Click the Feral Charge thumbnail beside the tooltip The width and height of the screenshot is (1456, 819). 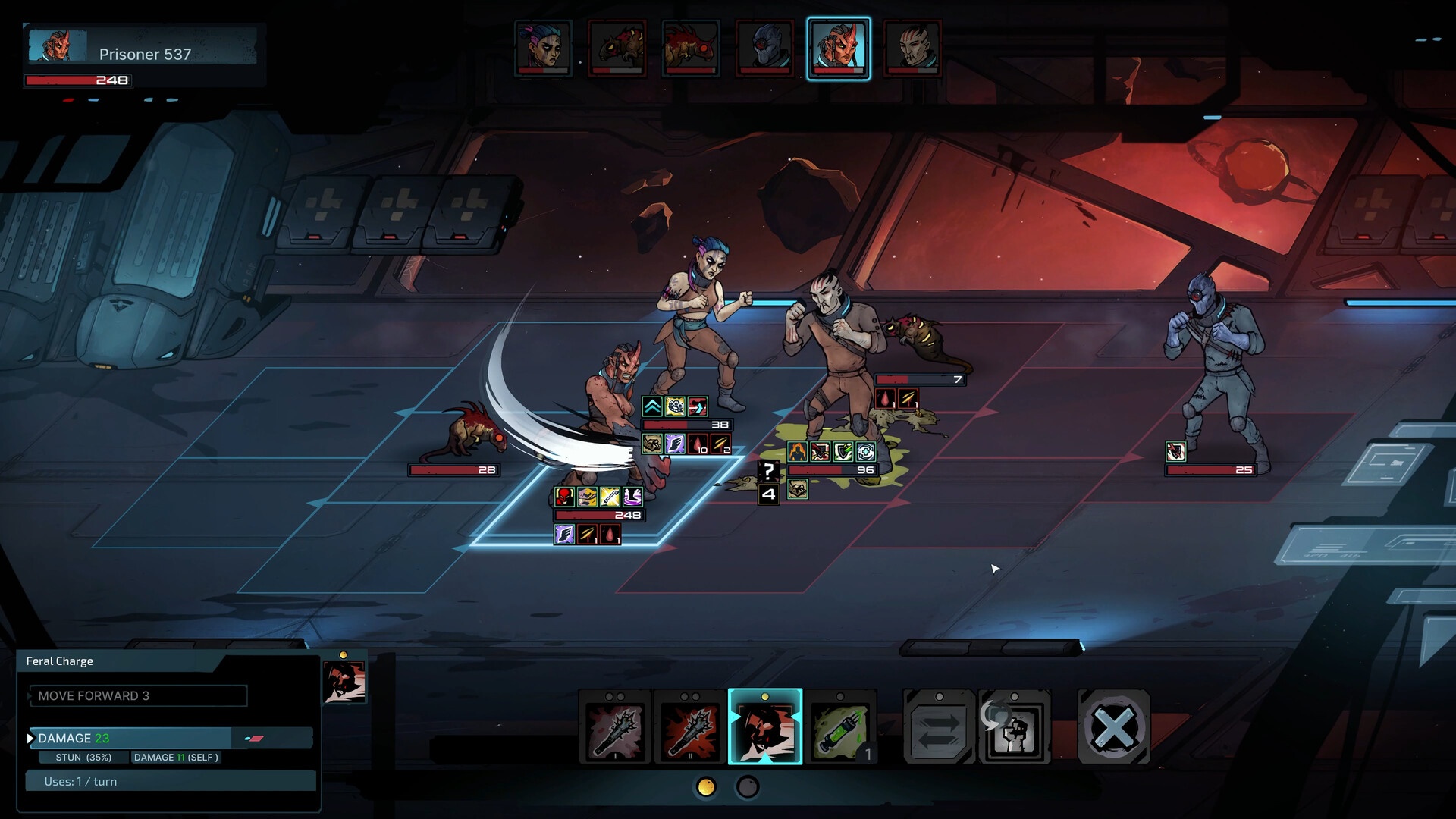[345, 681]
